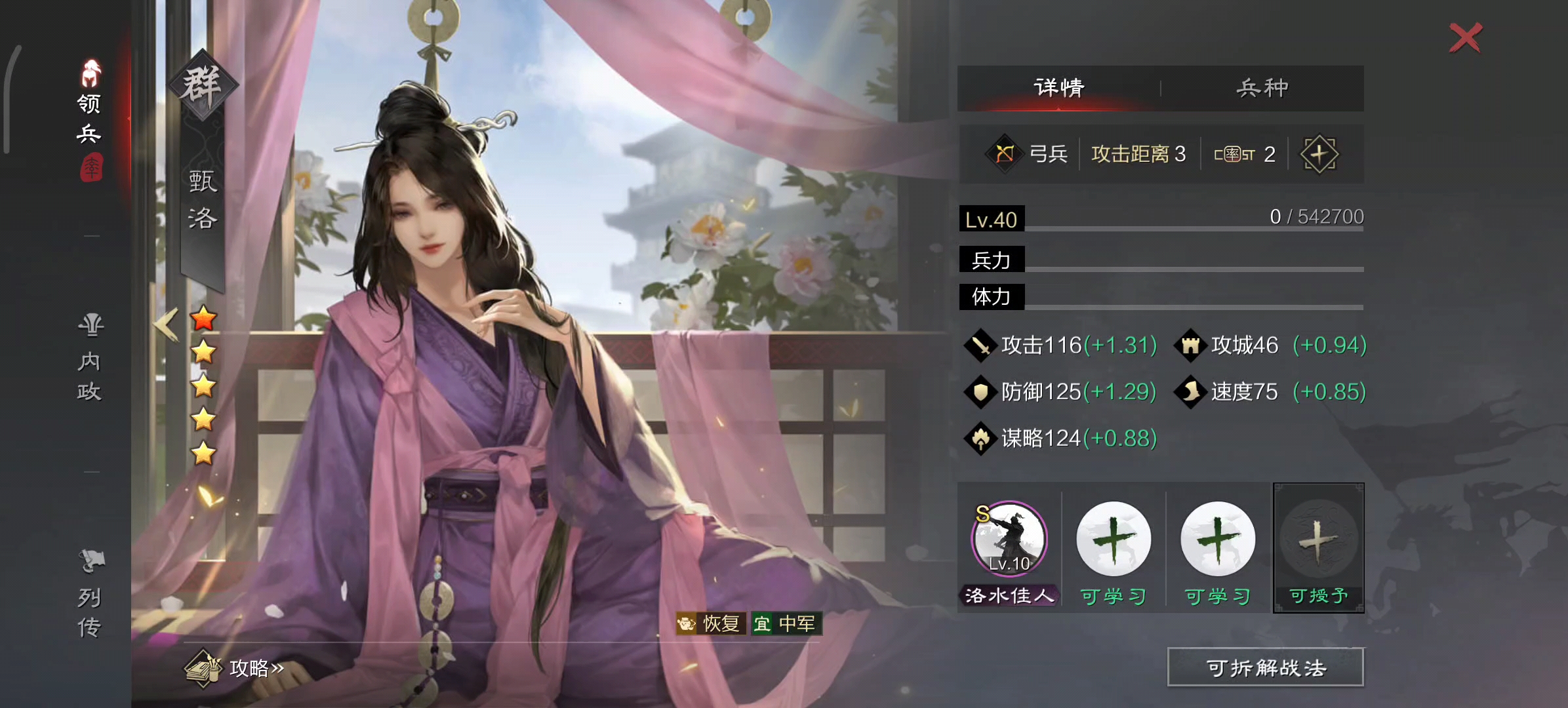The width and height of the screenshot is (1568, 708).
Task: Open the S-rank 洛水佳人 skill thumbnail
Action: pyautogui.click(x=1009, y=539)
